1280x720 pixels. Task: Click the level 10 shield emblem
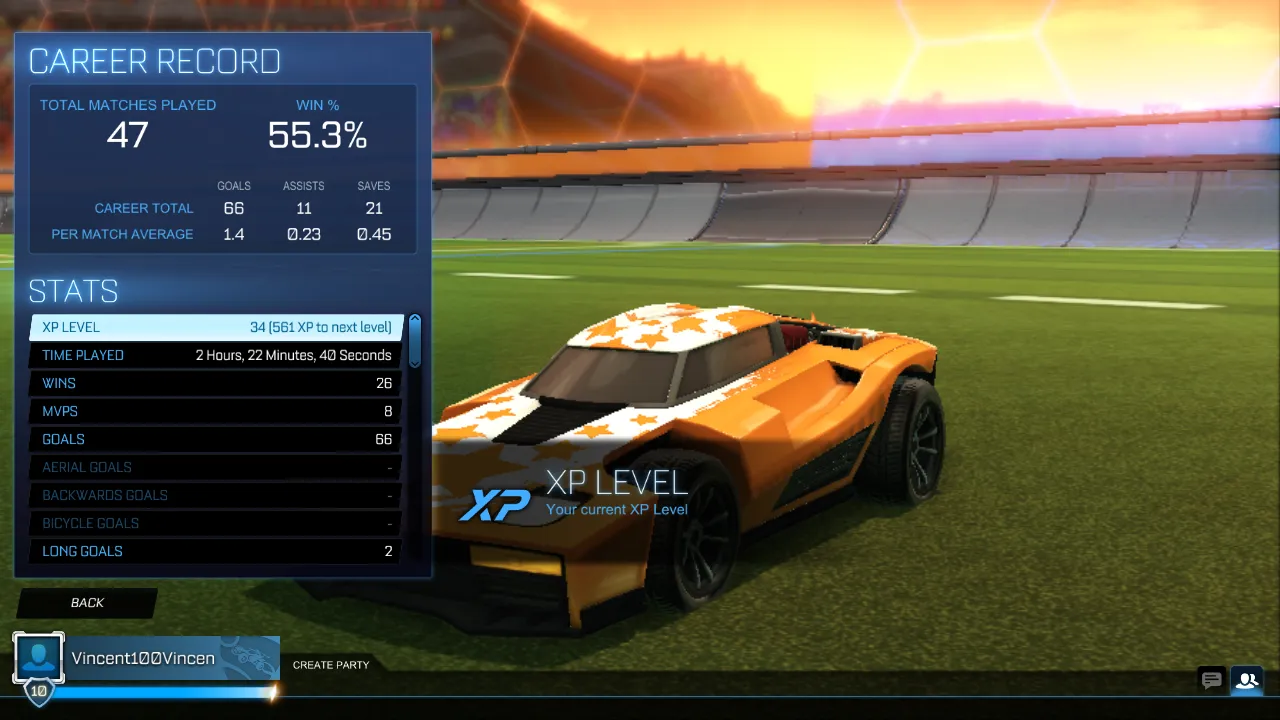coord(38,690)
